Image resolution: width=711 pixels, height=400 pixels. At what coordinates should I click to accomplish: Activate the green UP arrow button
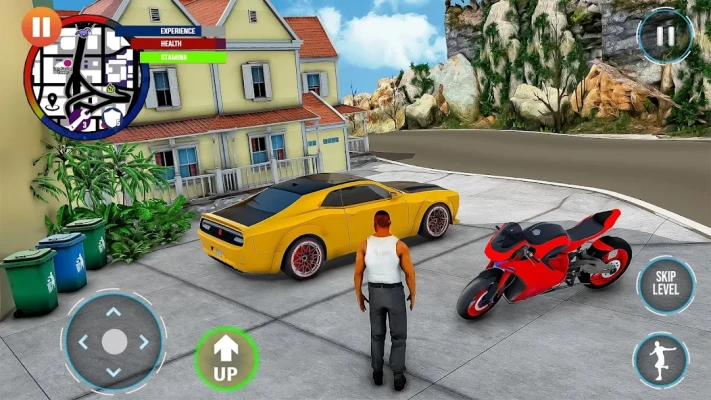click(x=225, y=358)
